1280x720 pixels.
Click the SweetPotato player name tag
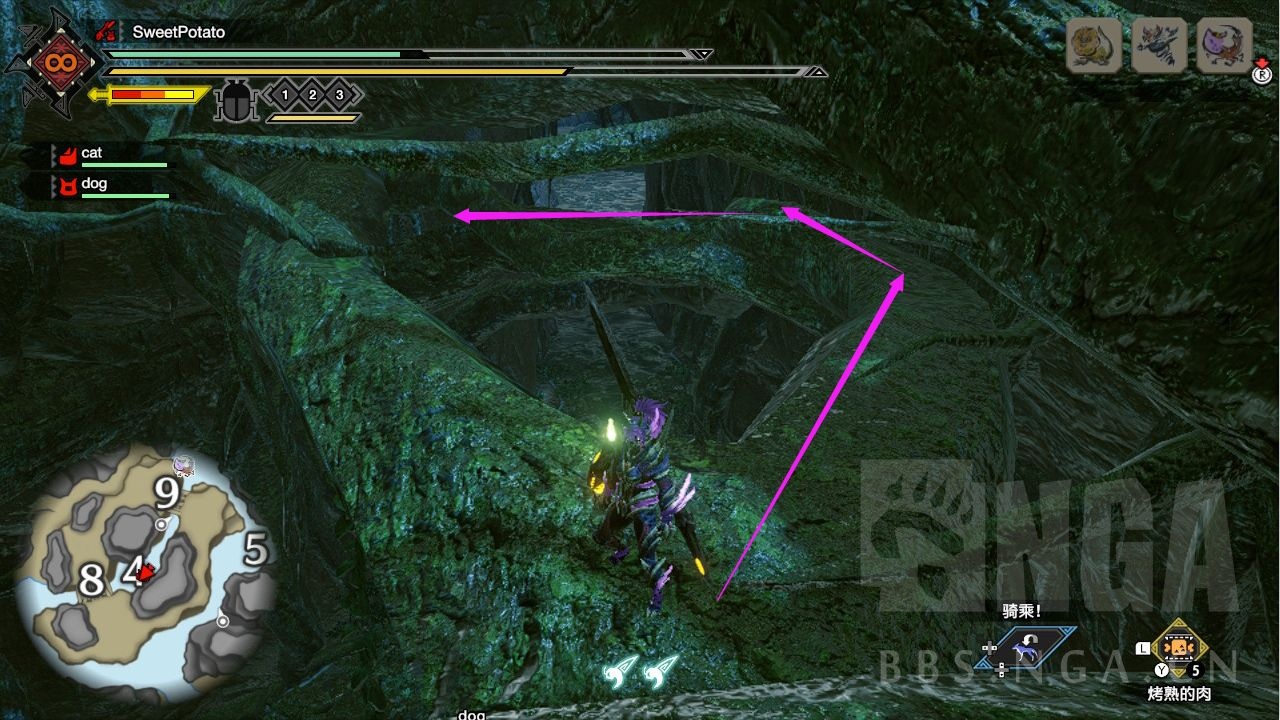(178, 32)
